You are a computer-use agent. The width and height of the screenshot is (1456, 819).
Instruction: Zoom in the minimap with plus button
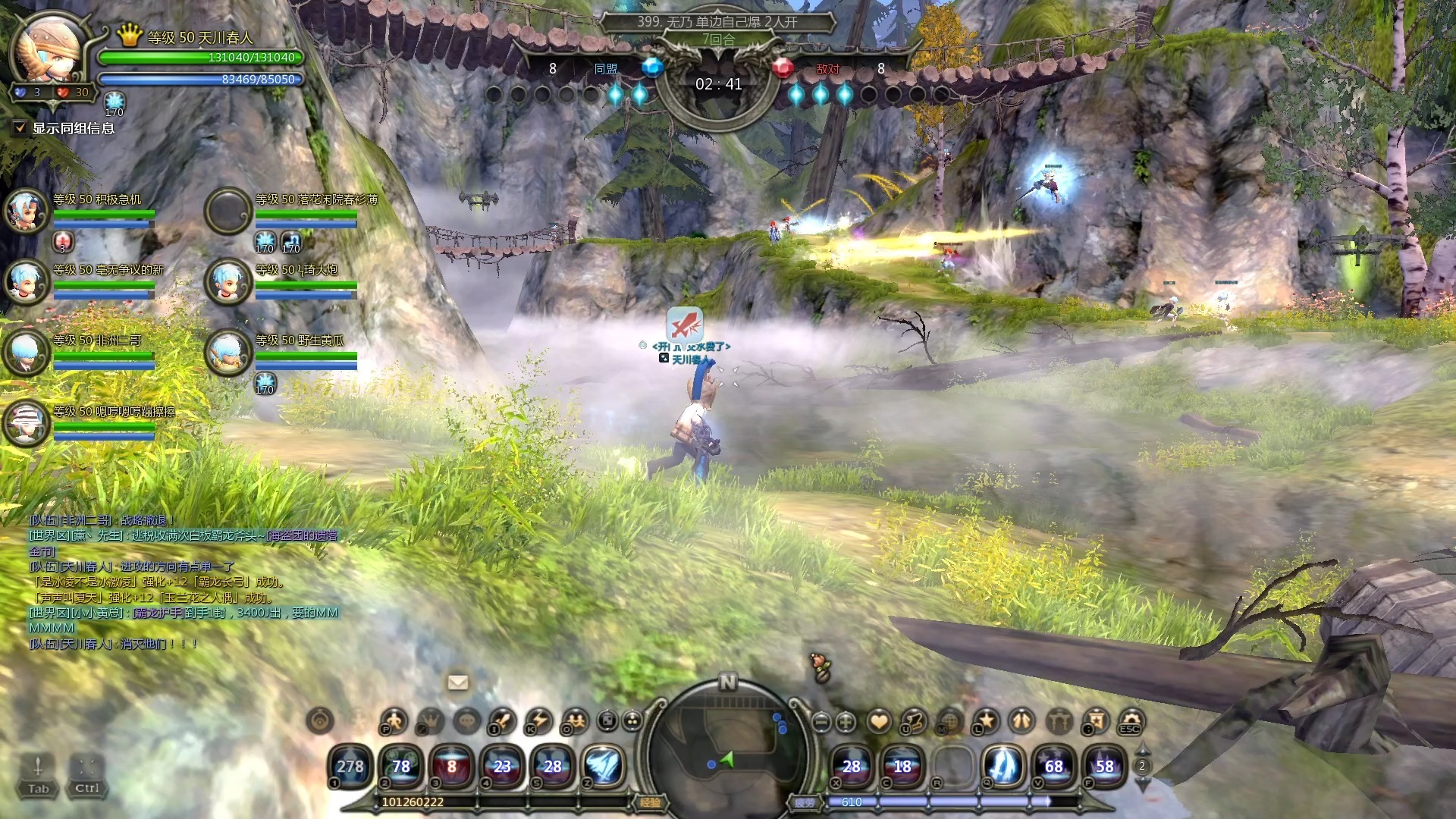coord(846,722)
